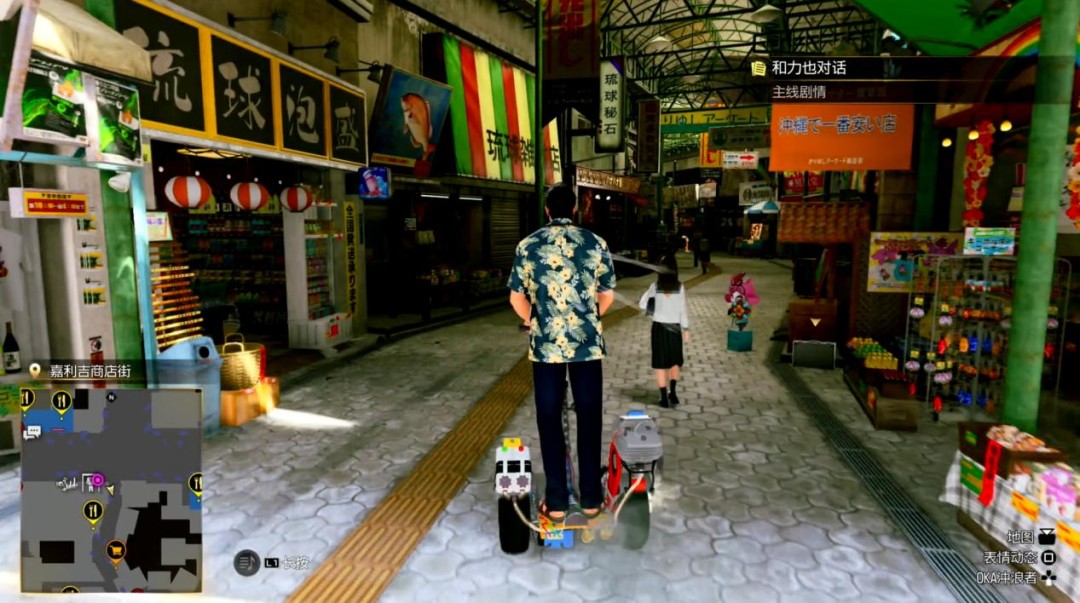Click the white speech bubble minimap icon
1080x603 pixels.
[32, 432]
